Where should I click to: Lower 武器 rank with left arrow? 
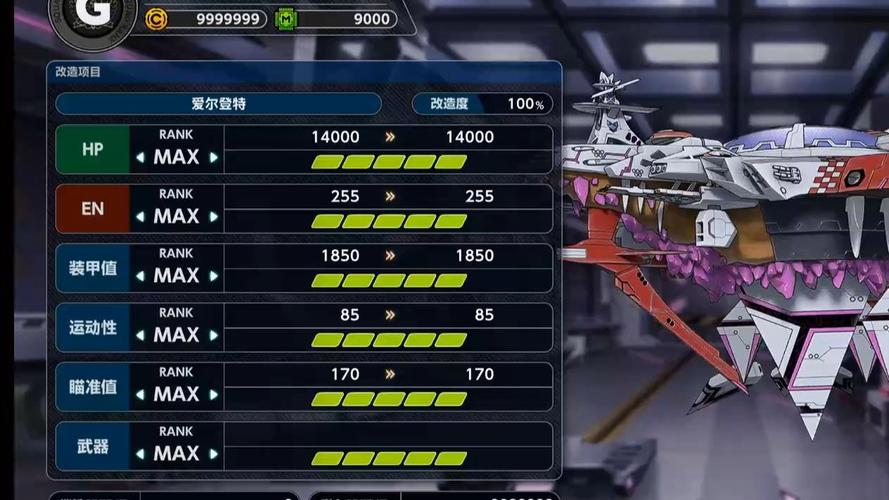pos(140,454)
